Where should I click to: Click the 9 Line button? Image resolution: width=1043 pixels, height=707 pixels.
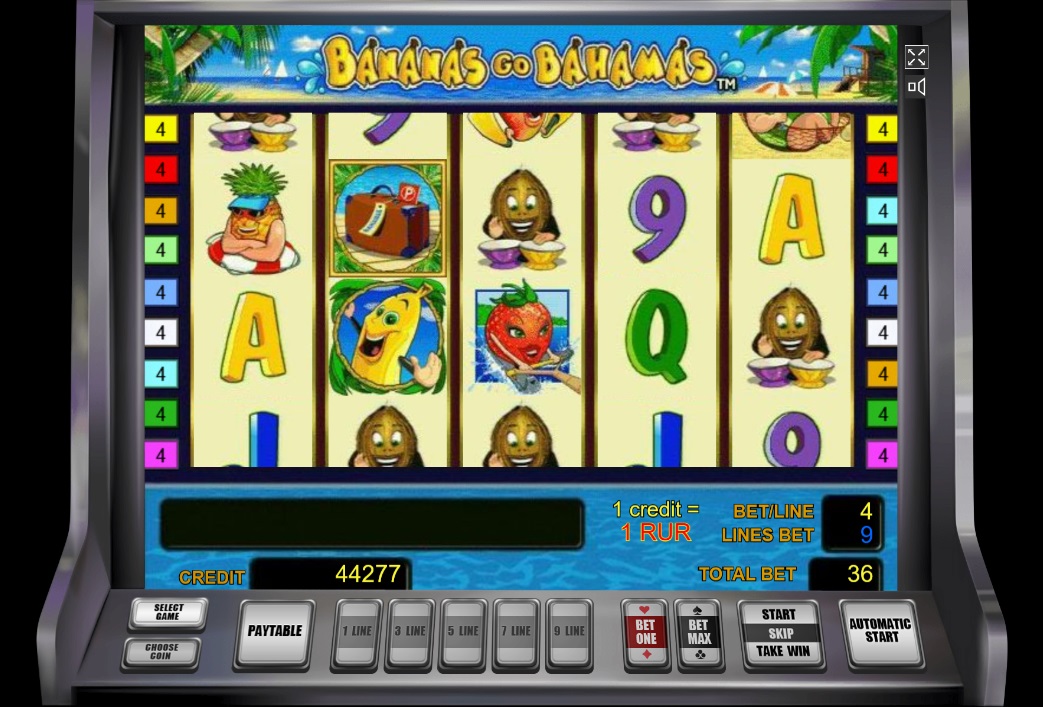pyautogui.click(x=569, y=633)
